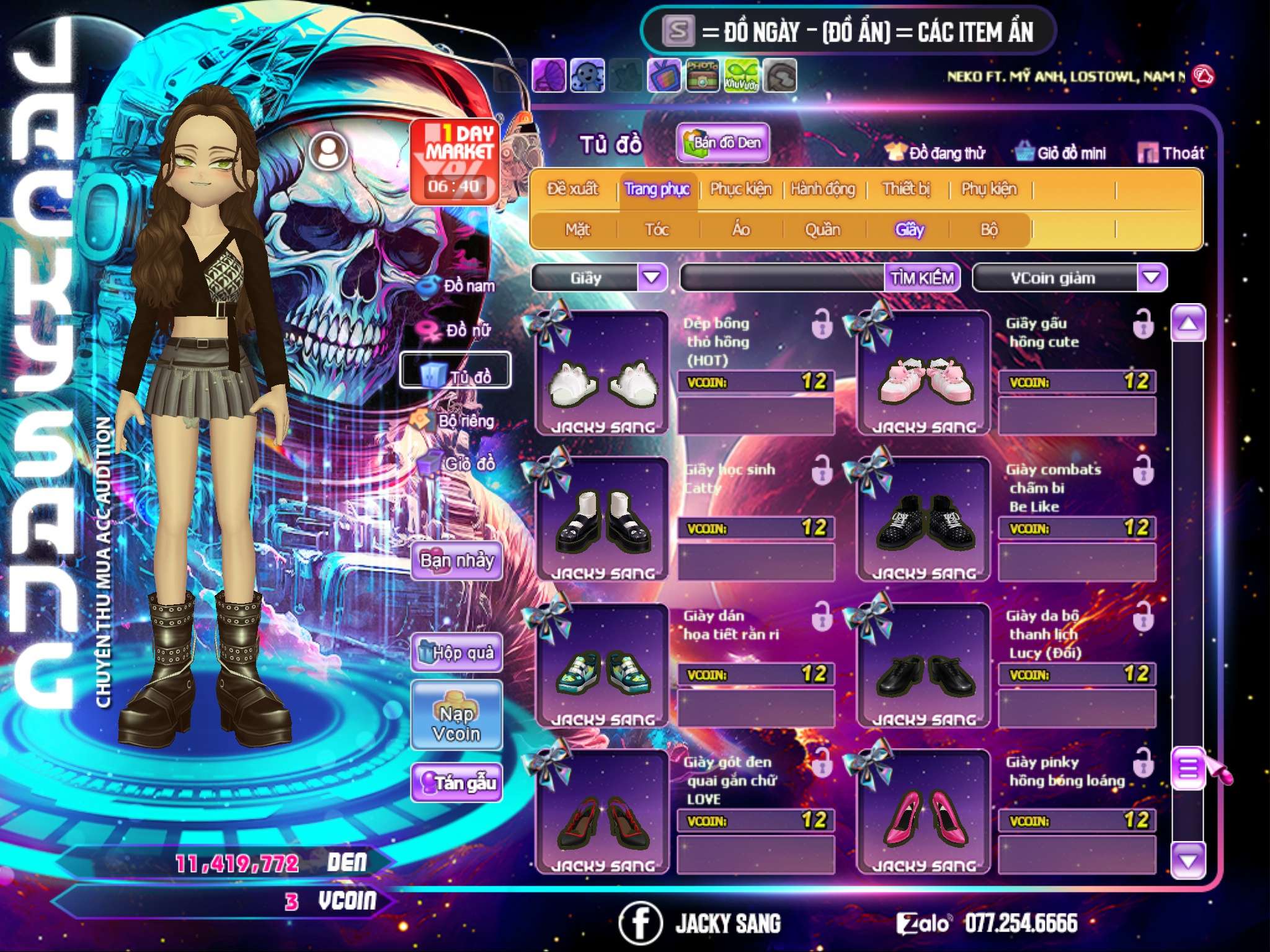
Task: Open the Giầy filter dropdown
Action: coord(652,278)
